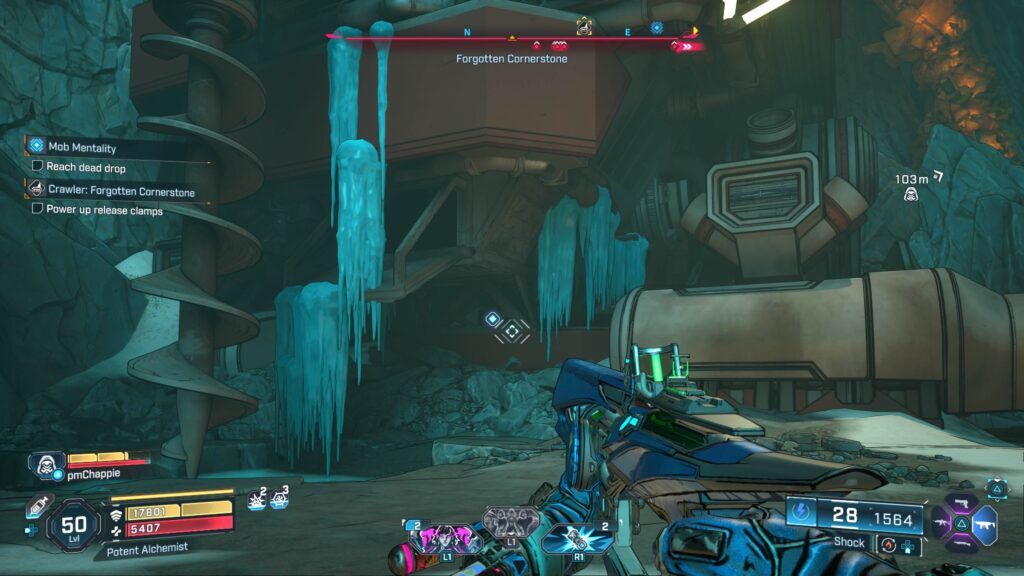1024x576 pixels.
Task: Select the greyed-out skill icon
Action: [x=511, y=521]
